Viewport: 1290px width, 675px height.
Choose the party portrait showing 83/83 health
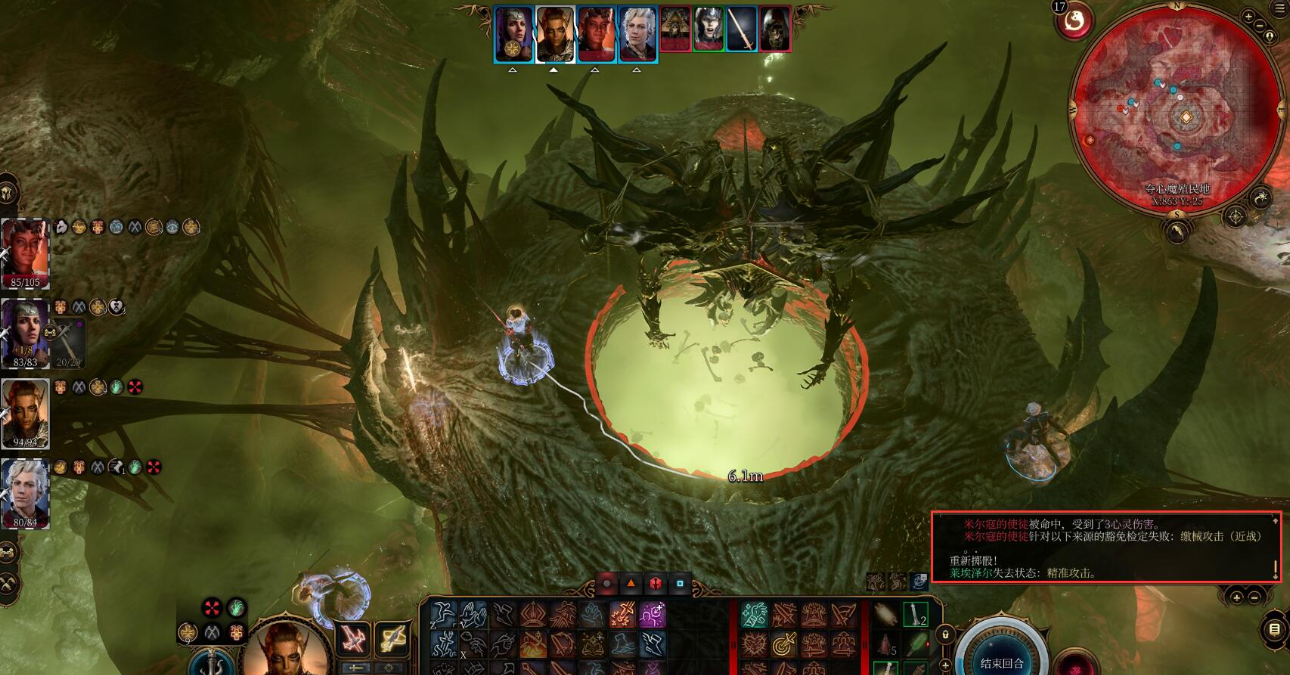click(25, 330)
